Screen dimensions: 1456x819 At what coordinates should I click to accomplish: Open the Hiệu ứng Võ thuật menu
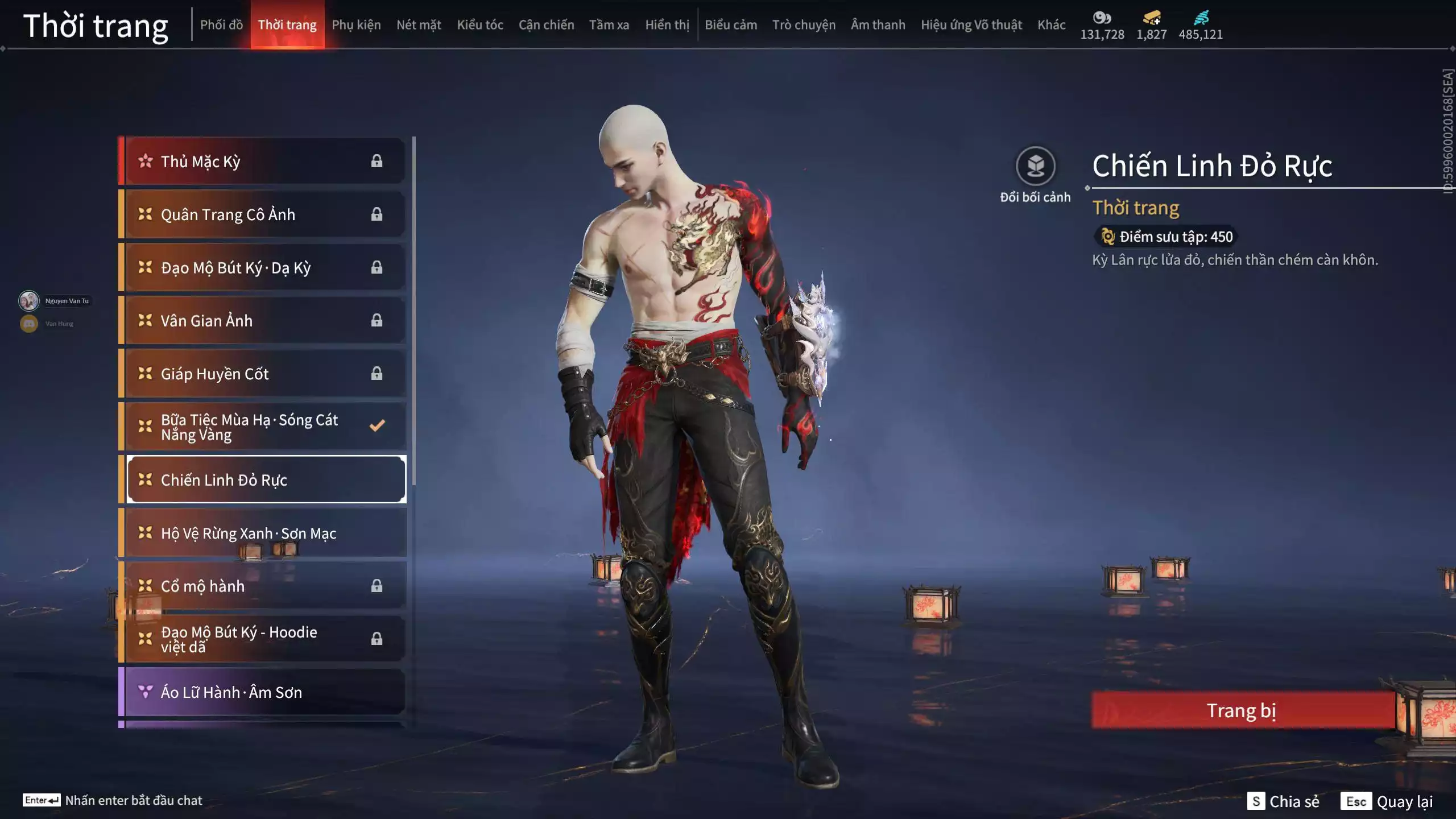pyautogui.click(x=971, y=24)
